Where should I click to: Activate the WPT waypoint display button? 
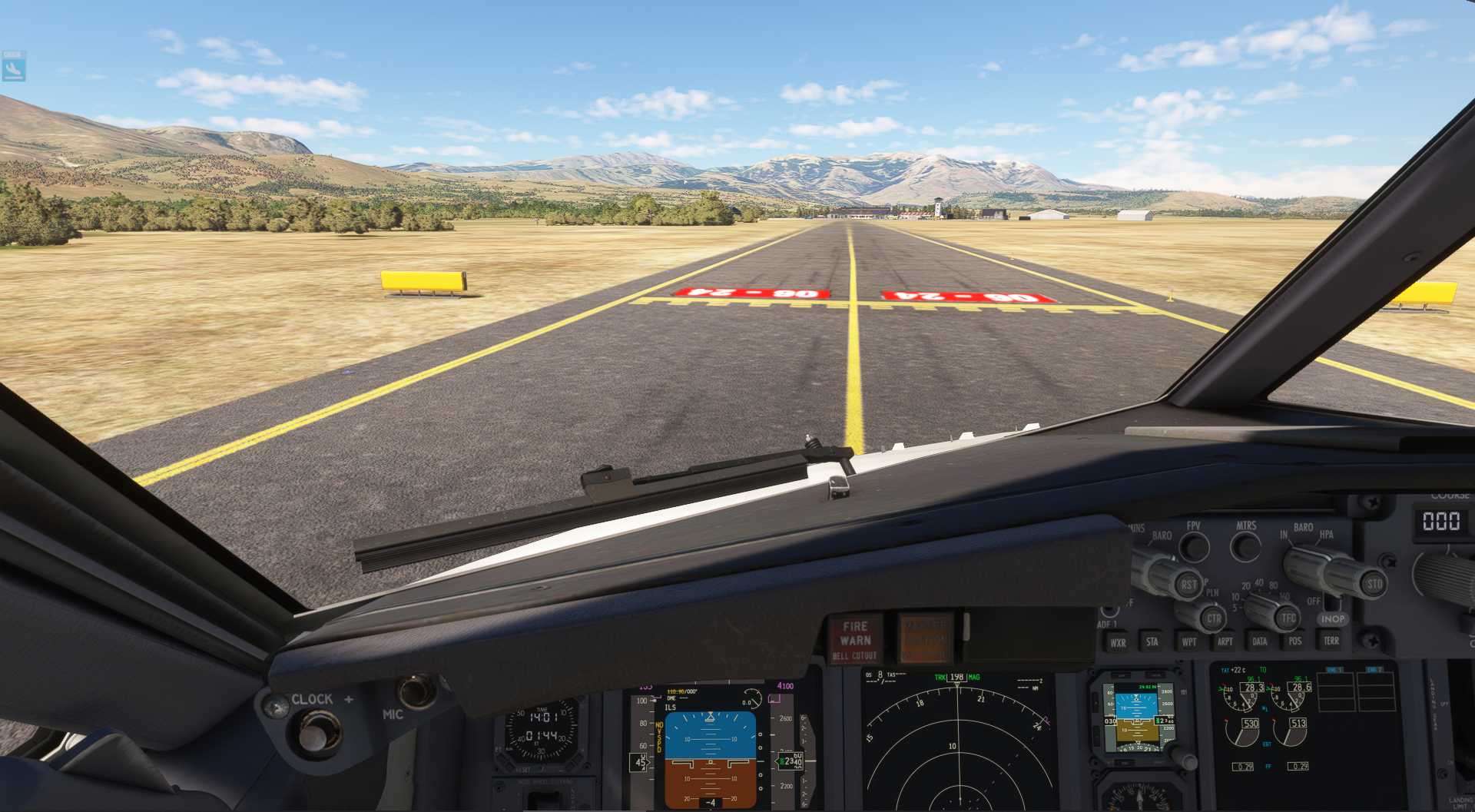point(1188,641)
